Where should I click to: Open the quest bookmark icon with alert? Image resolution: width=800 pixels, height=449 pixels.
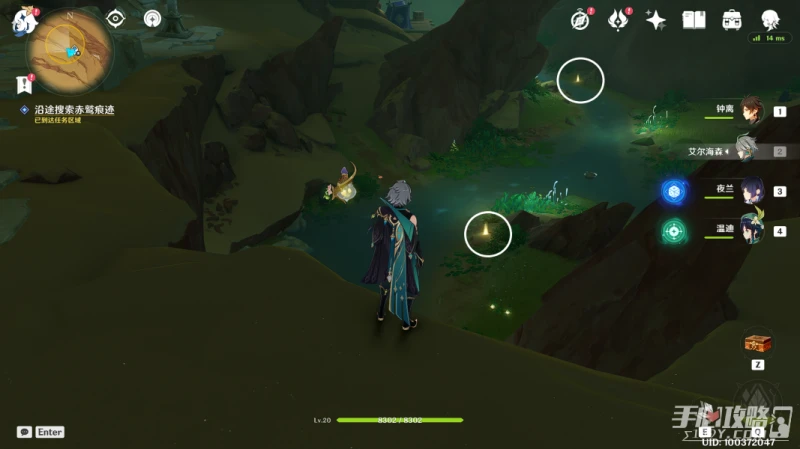[25, 85]
